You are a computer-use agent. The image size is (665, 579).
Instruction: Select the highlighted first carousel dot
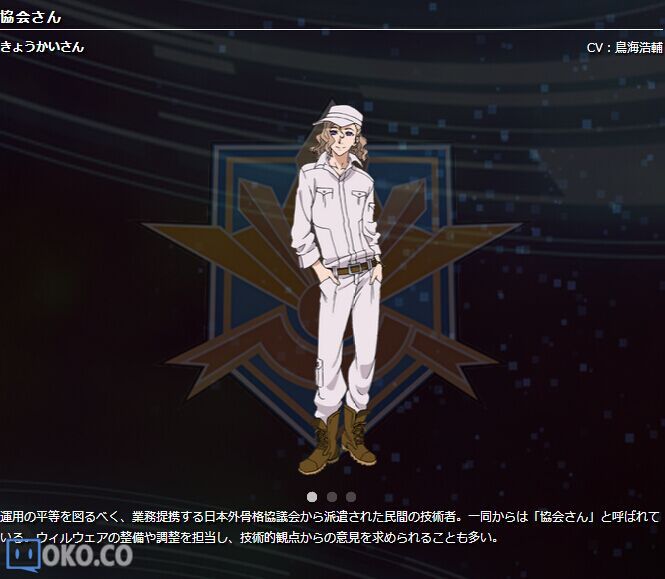(312, 496)
